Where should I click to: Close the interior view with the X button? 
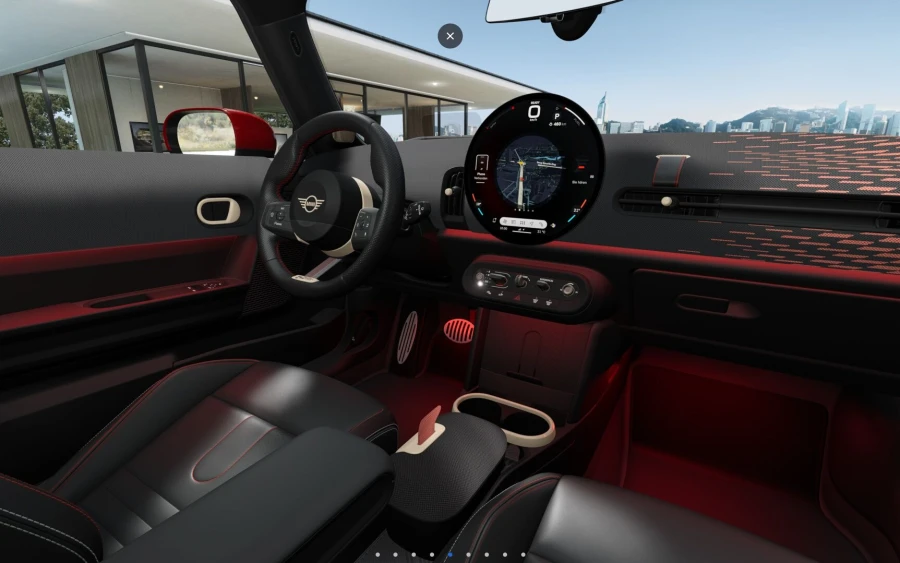tap(450, 36)
